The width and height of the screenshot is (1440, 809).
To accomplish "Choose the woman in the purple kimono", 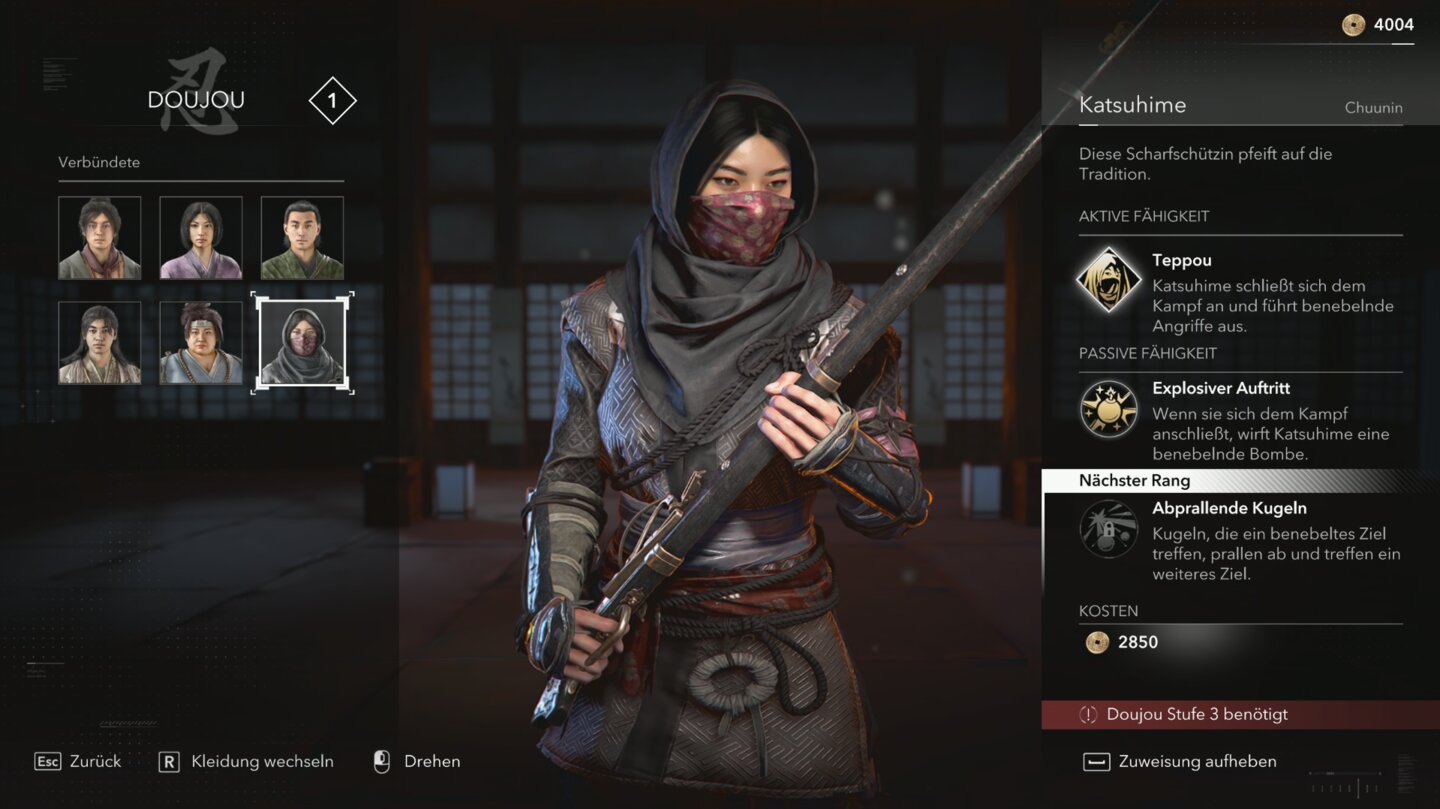I will pos(201,237).
